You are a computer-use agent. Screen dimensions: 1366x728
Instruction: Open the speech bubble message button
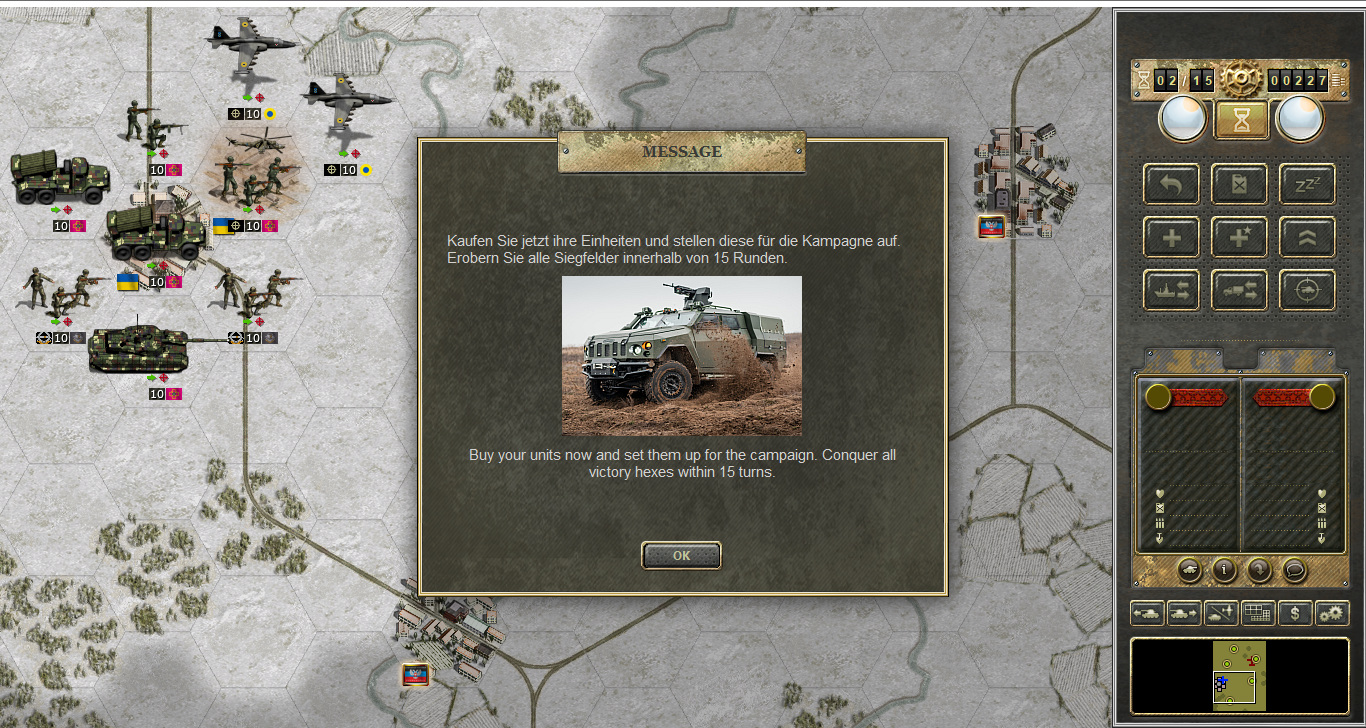1294,569
